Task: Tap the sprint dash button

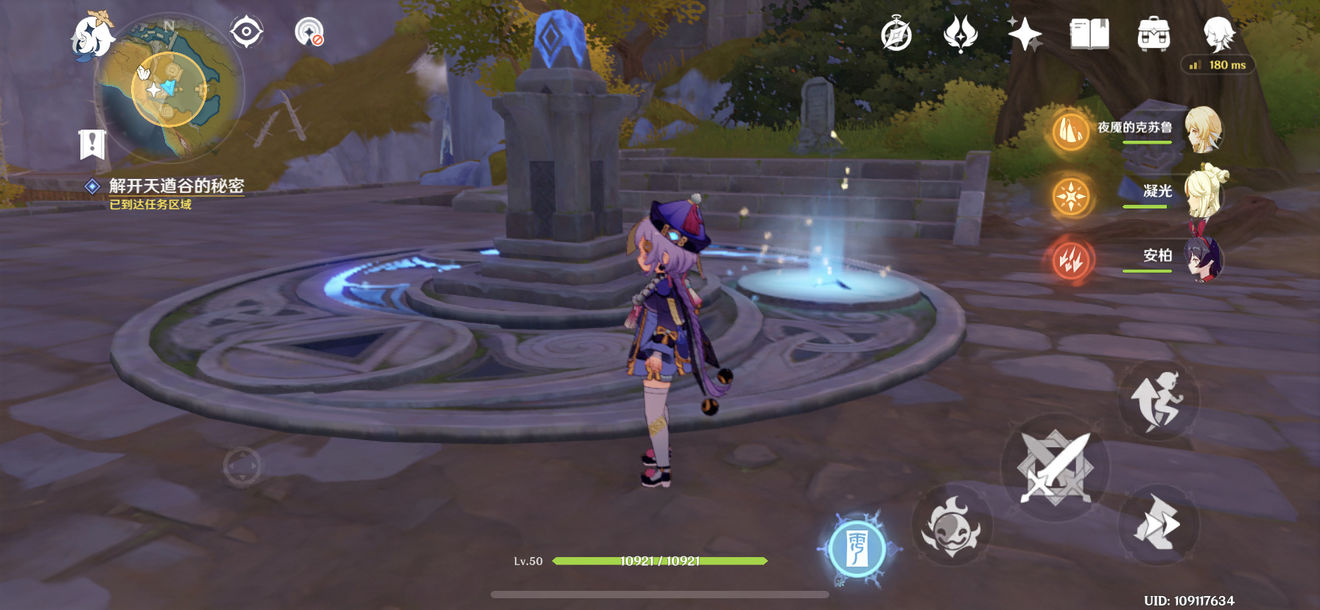Action: [1158, 524]
